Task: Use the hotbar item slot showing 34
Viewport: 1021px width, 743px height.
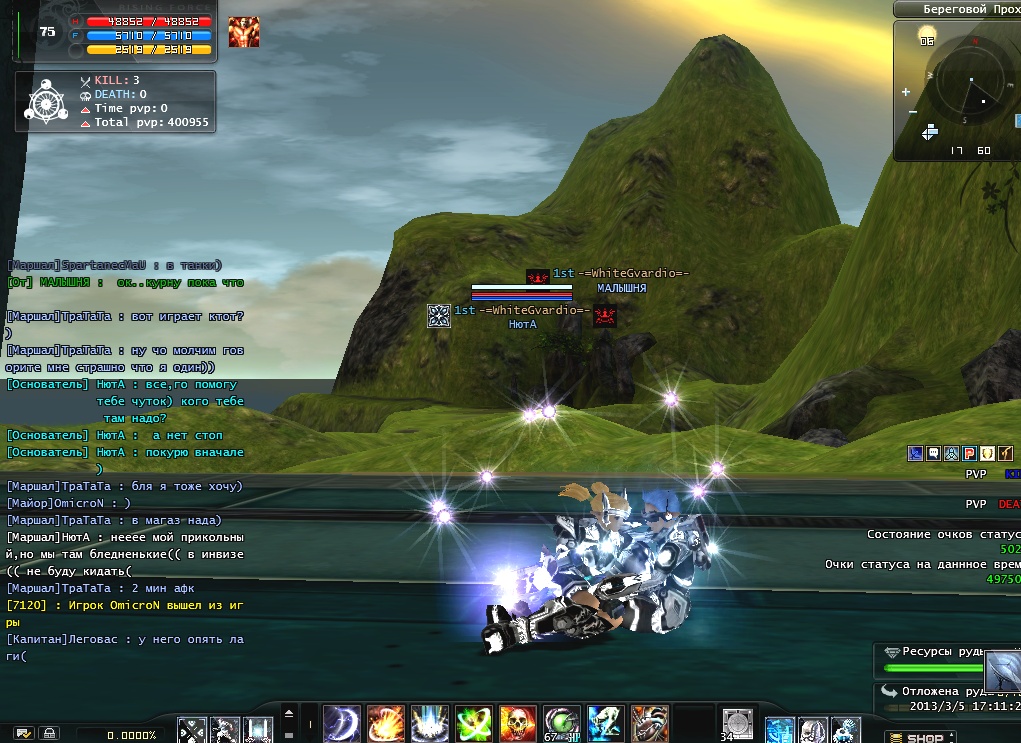Action: coord(737,722)
